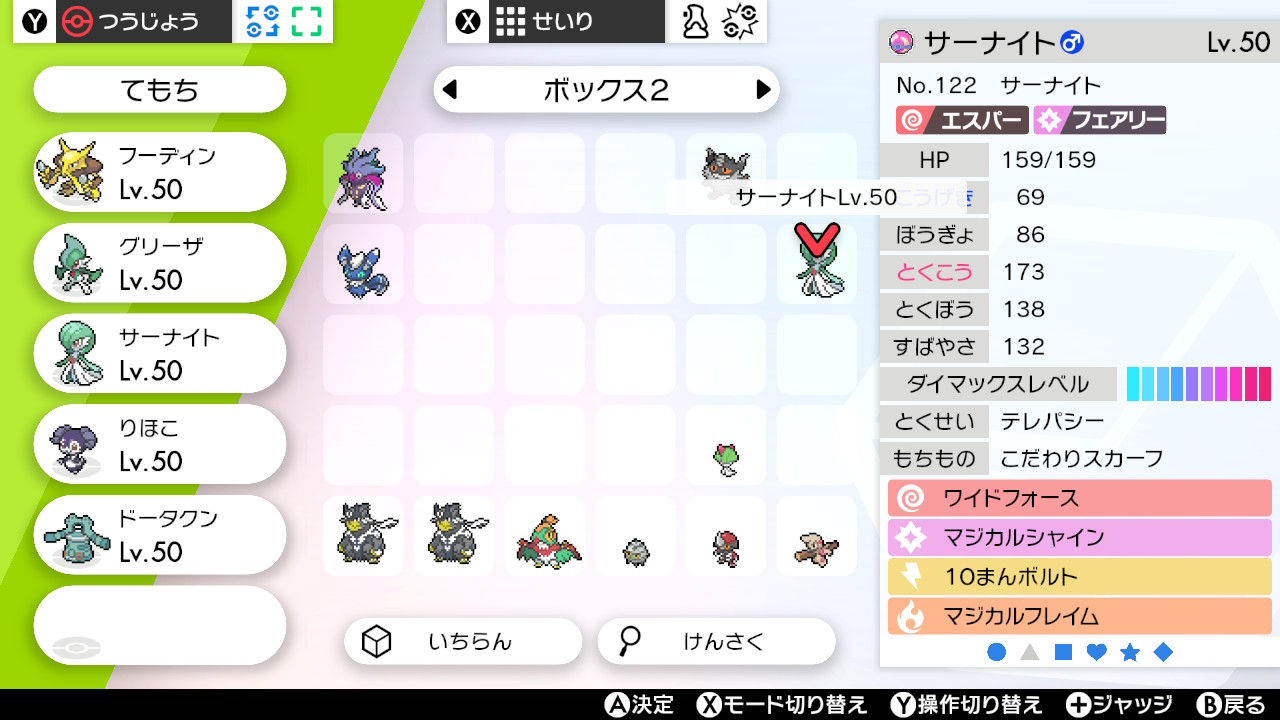Click the clashing Poké Ball battle icon
The height and width of the screenshot is (720, 1280).
(742, 21)
